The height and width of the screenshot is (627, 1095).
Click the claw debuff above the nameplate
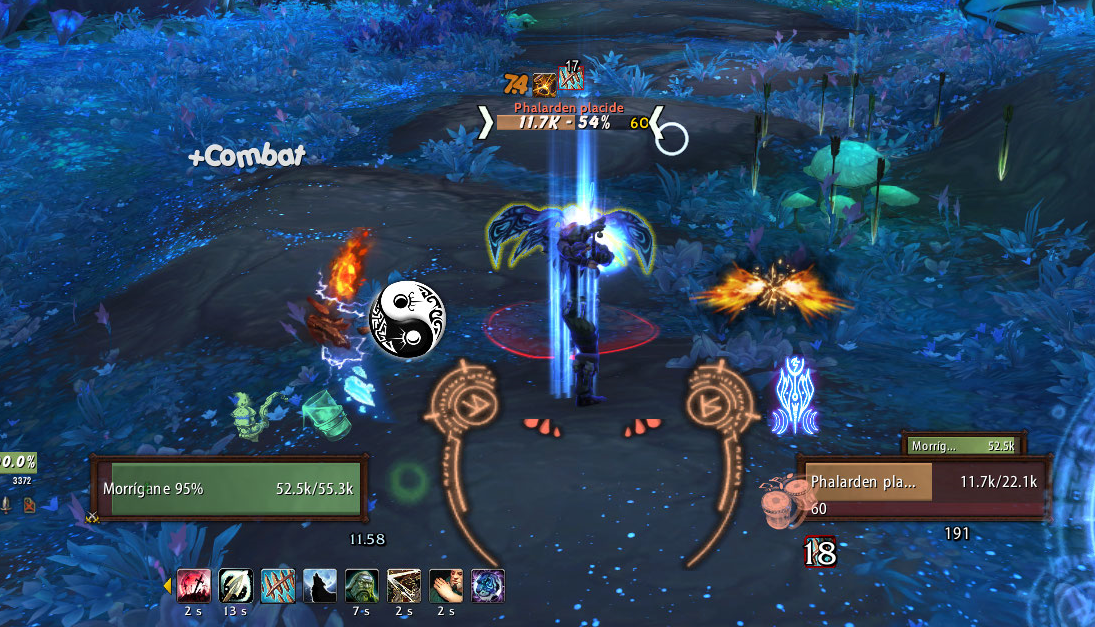click(571, 78)
